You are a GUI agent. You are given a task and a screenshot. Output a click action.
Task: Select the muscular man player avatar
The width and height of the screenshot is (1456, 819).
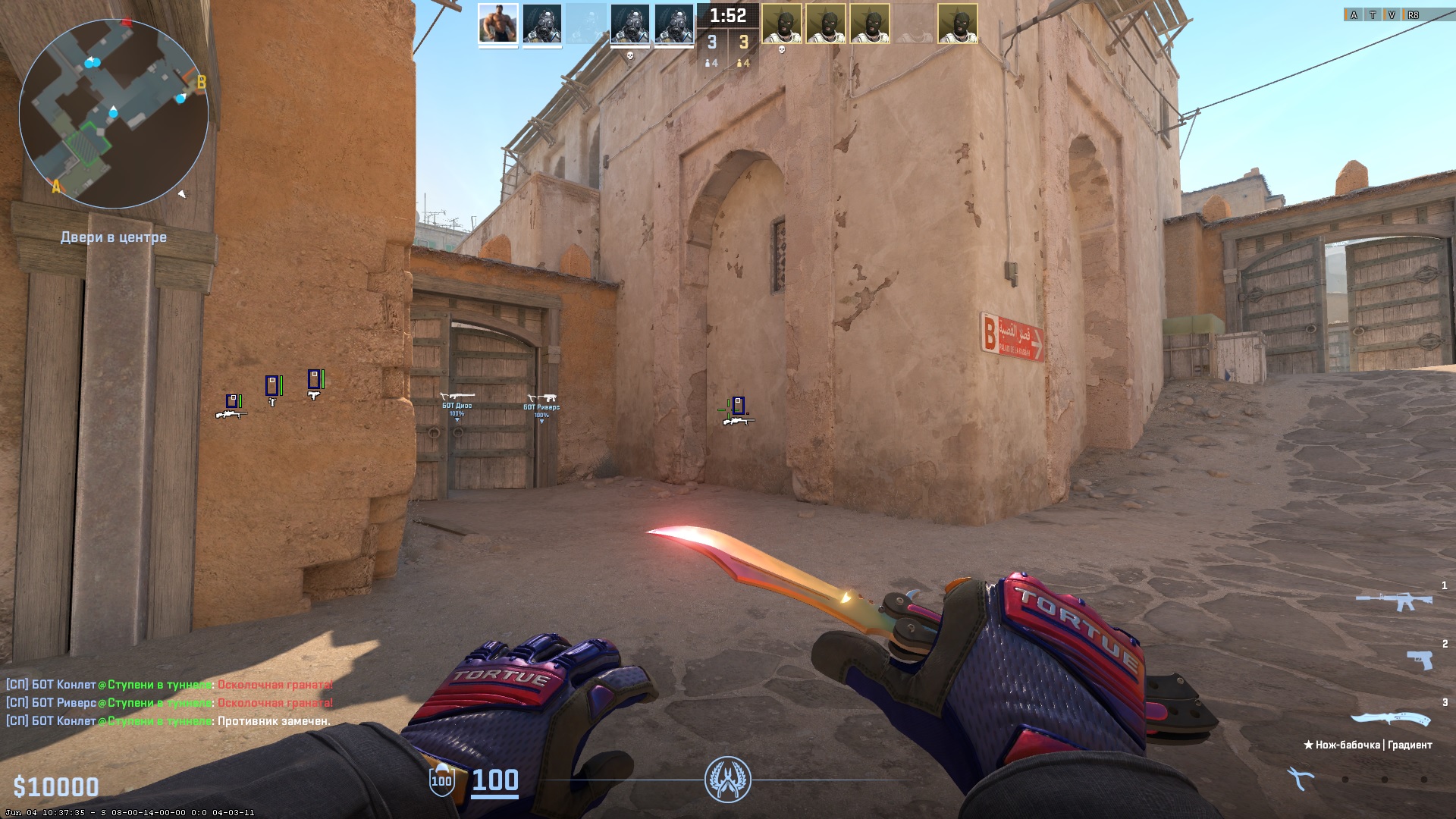click(x=498, y=24)
